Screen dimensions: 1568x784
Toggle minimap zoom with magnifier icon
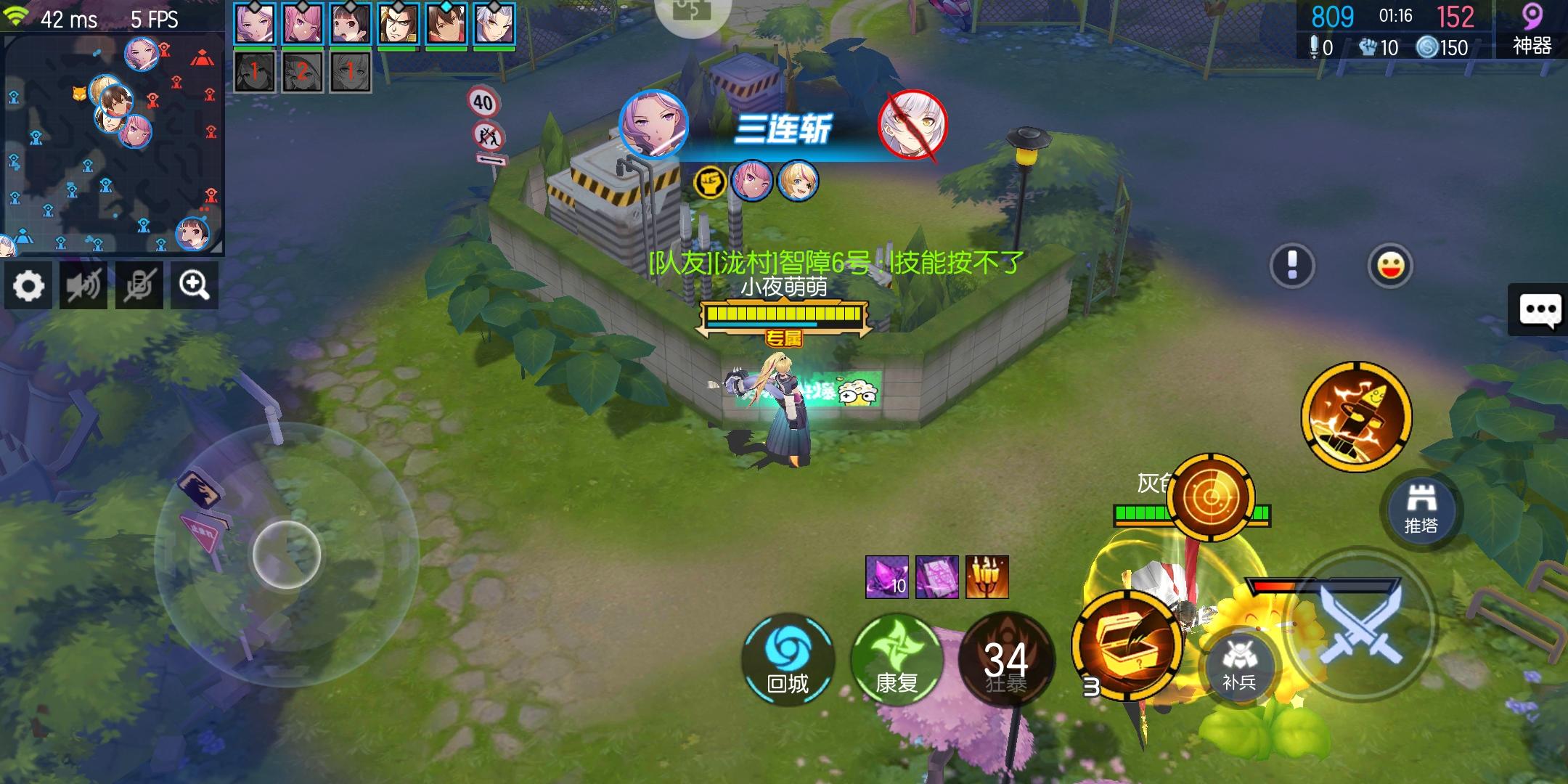point(194,285)
